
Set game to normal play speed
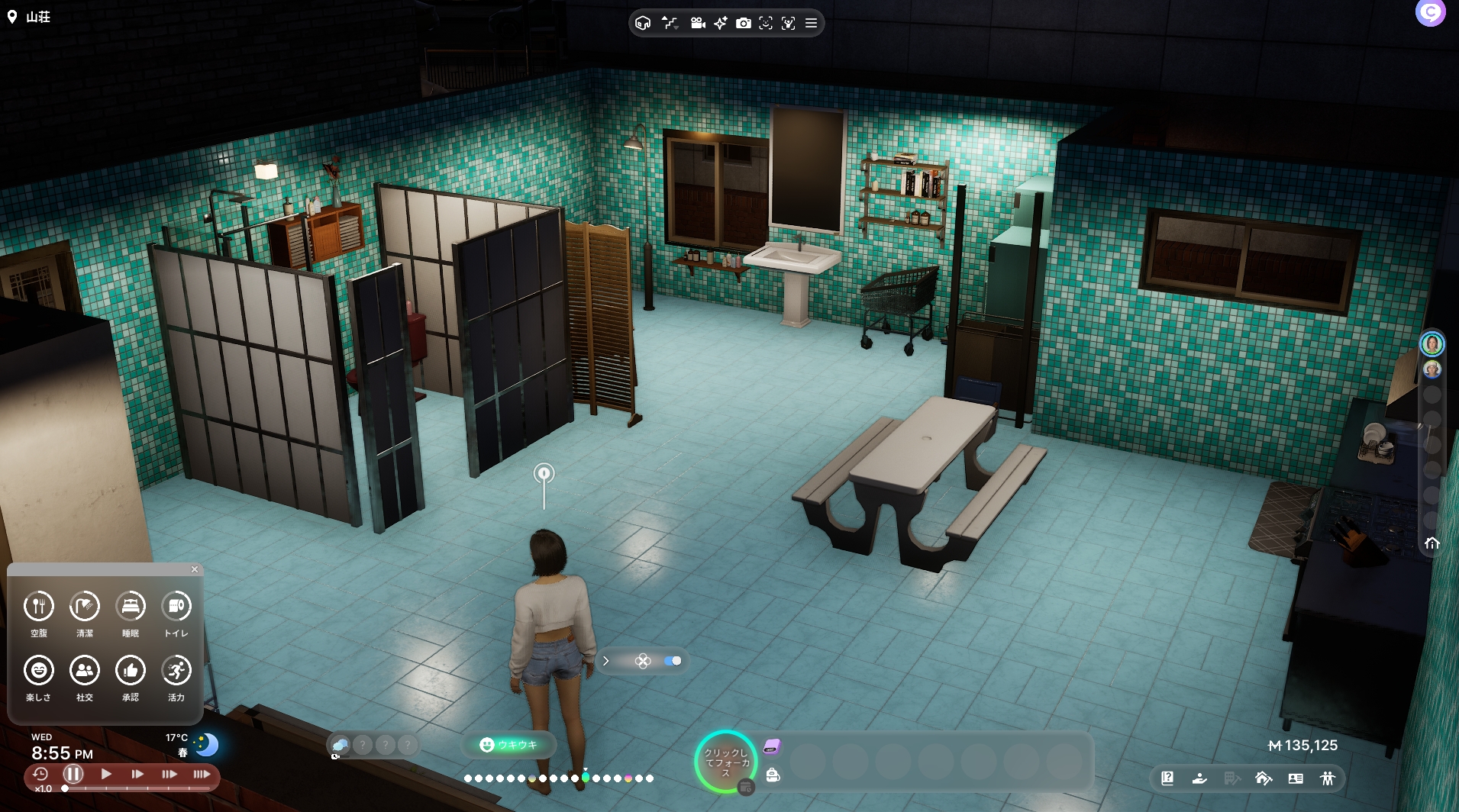(x=106, y=774)
